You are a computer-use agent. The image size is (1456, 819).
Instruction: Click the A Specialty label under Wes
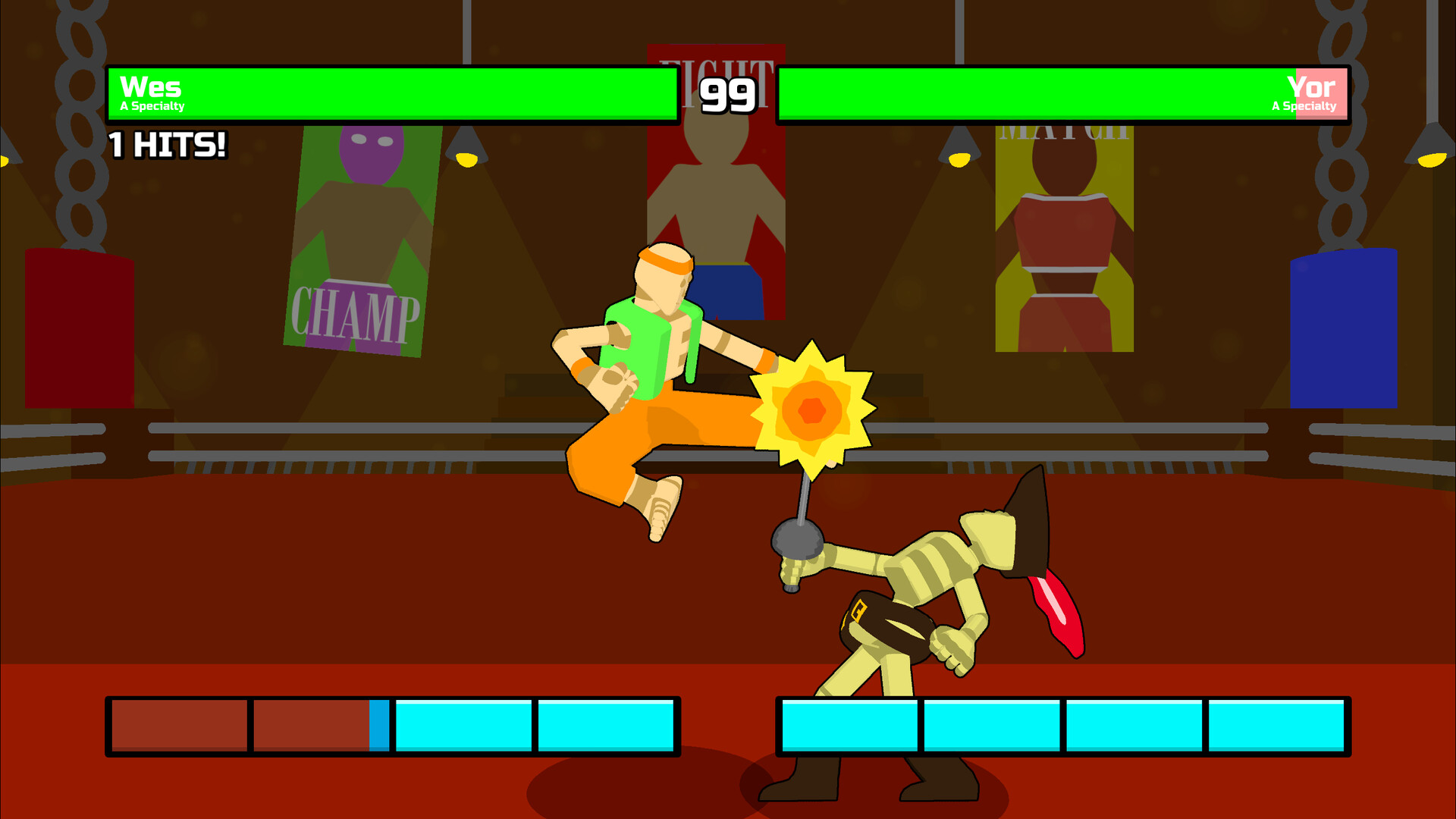[x=152, y=107]
